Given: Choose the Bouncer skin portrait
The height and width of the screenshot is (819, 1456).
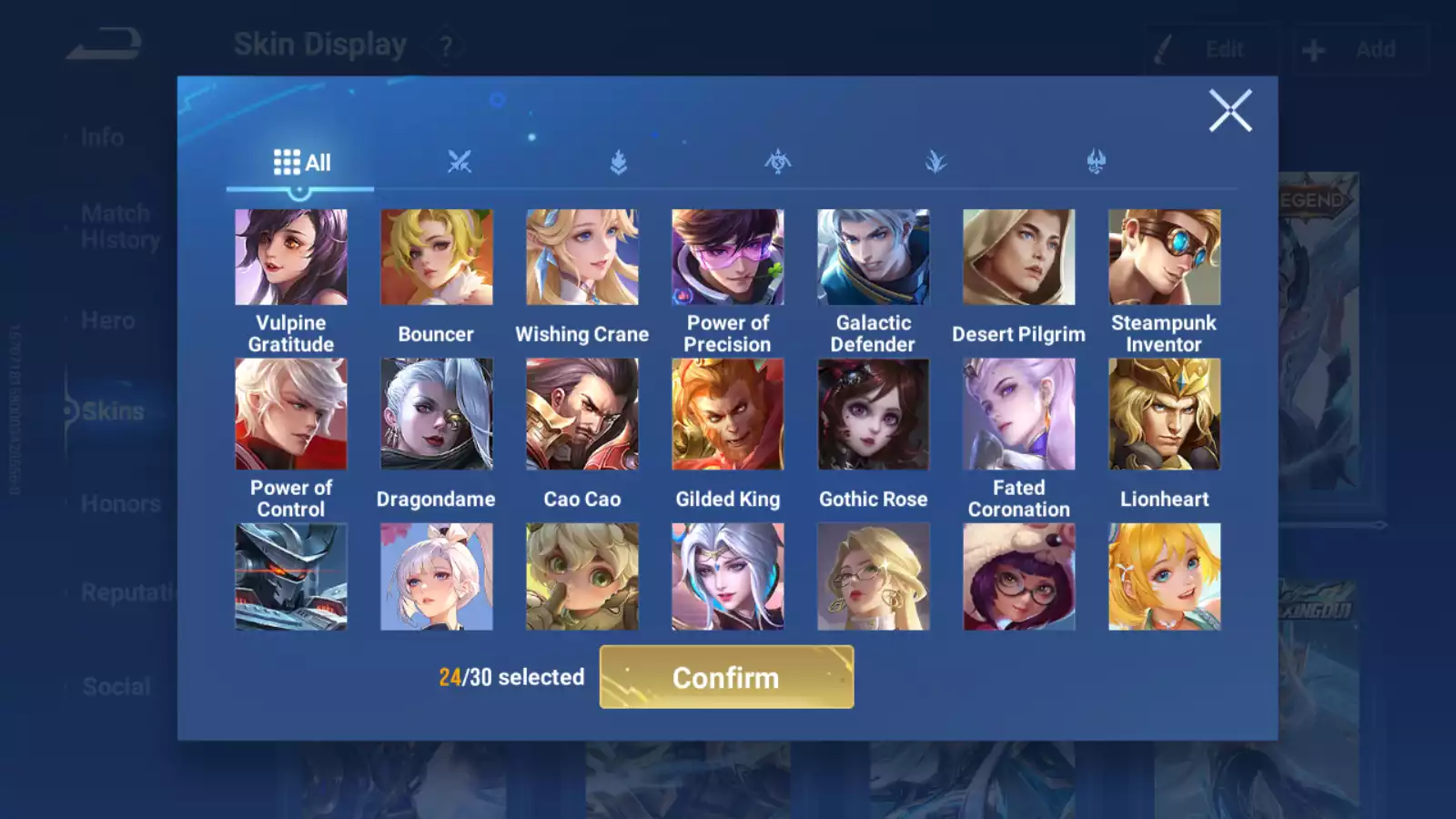Looking at the screenshot, I should pyautogui.click(x=437, y=258).
